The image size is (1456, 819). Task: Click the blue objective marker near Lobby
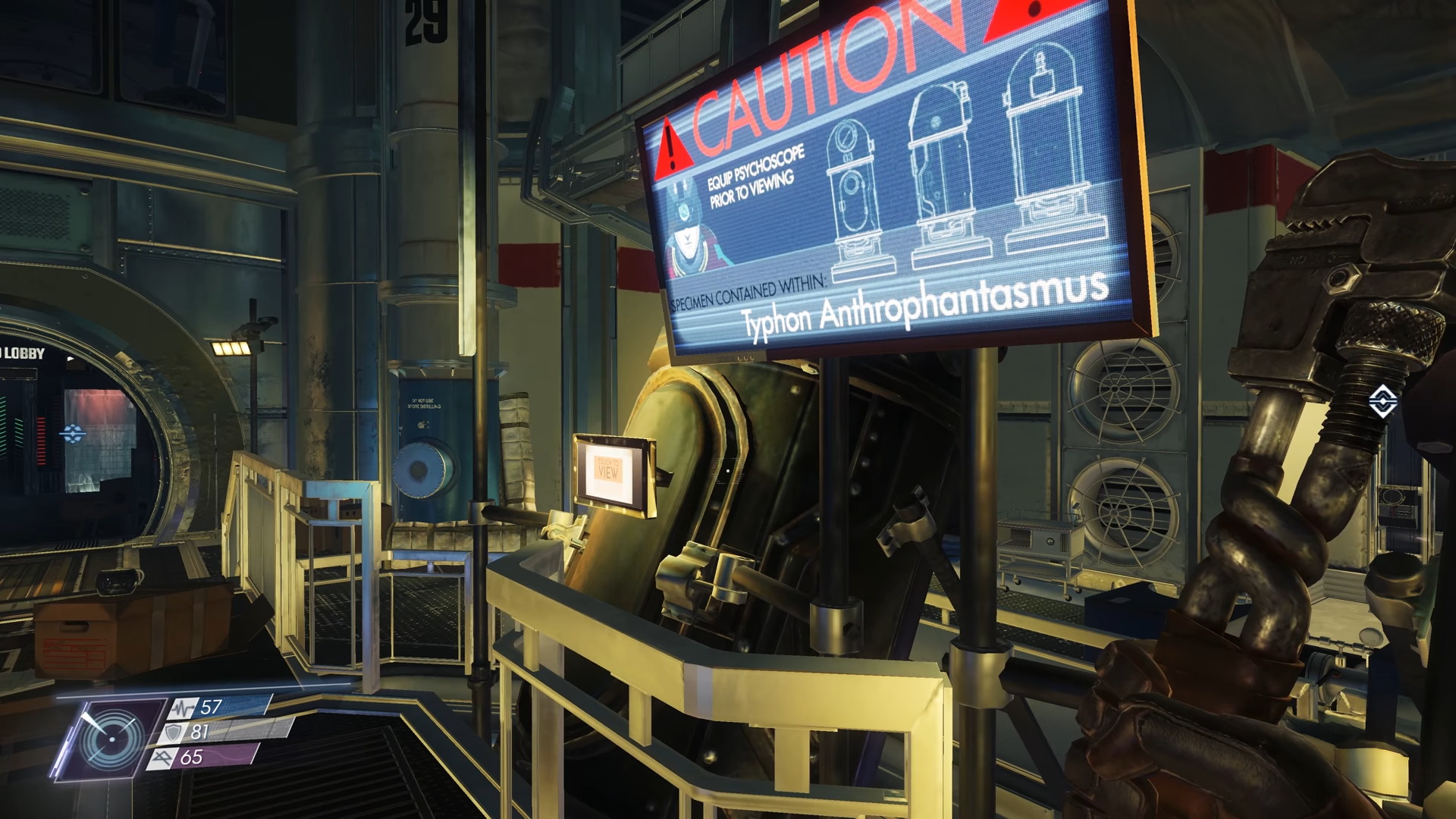[73, 434]
